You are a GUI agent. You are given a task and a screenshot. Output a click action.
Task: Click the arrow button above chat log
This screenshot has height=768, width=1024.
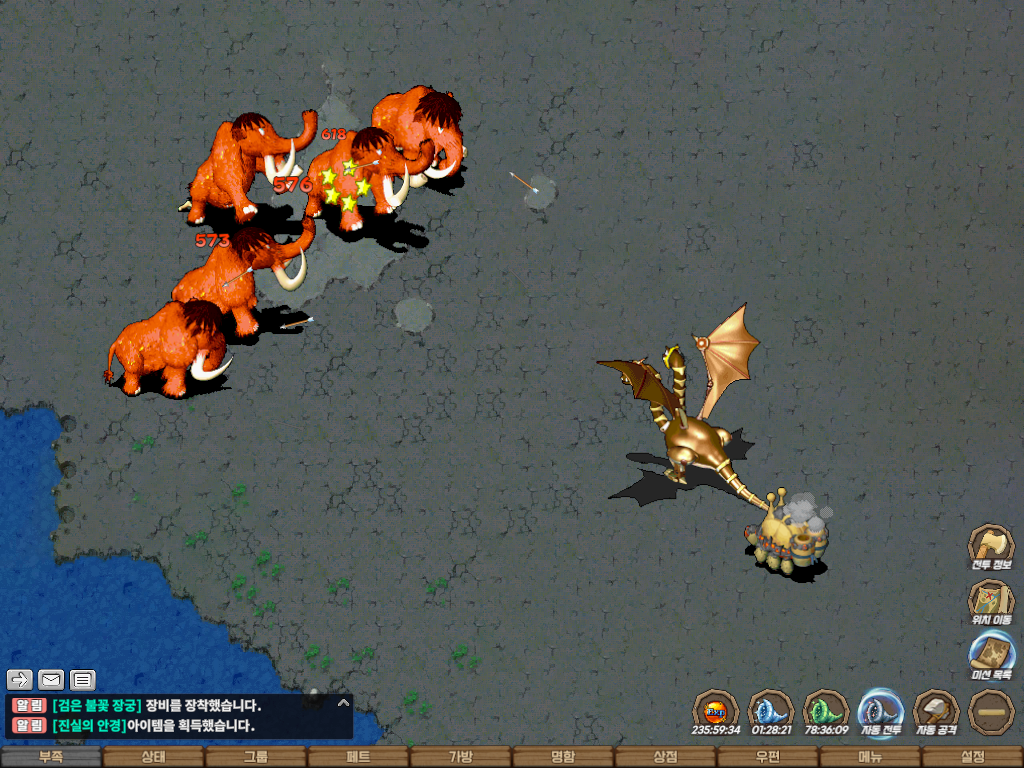19,680
